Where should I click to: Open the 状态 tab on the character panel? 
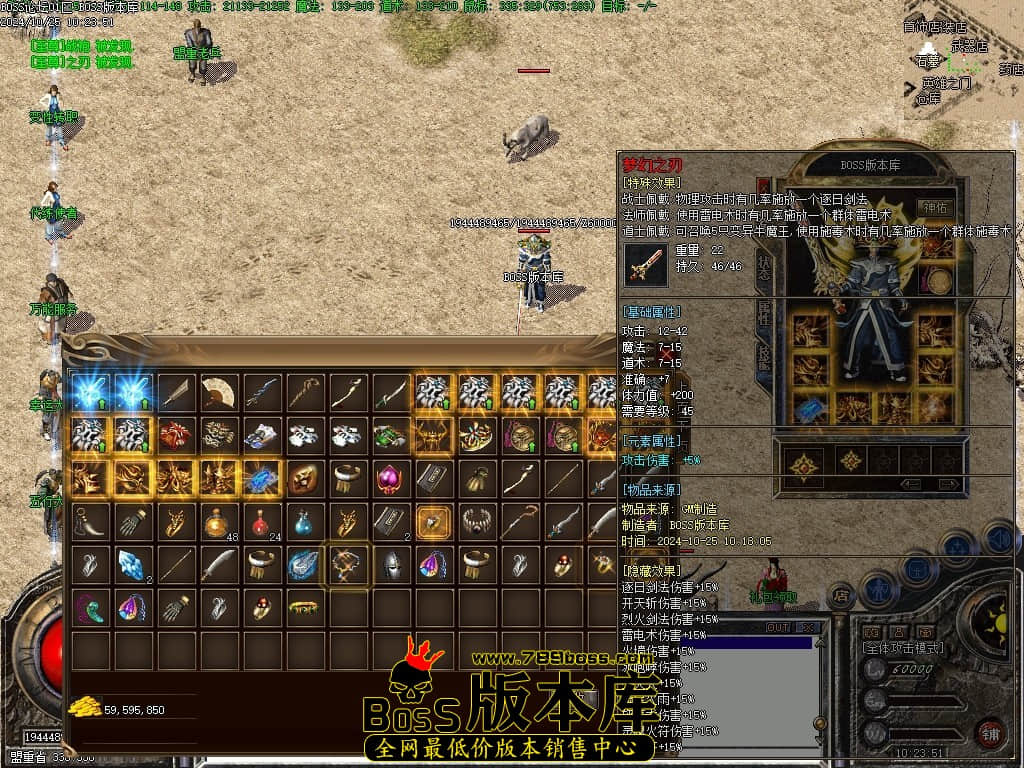(x=765, y=268)
